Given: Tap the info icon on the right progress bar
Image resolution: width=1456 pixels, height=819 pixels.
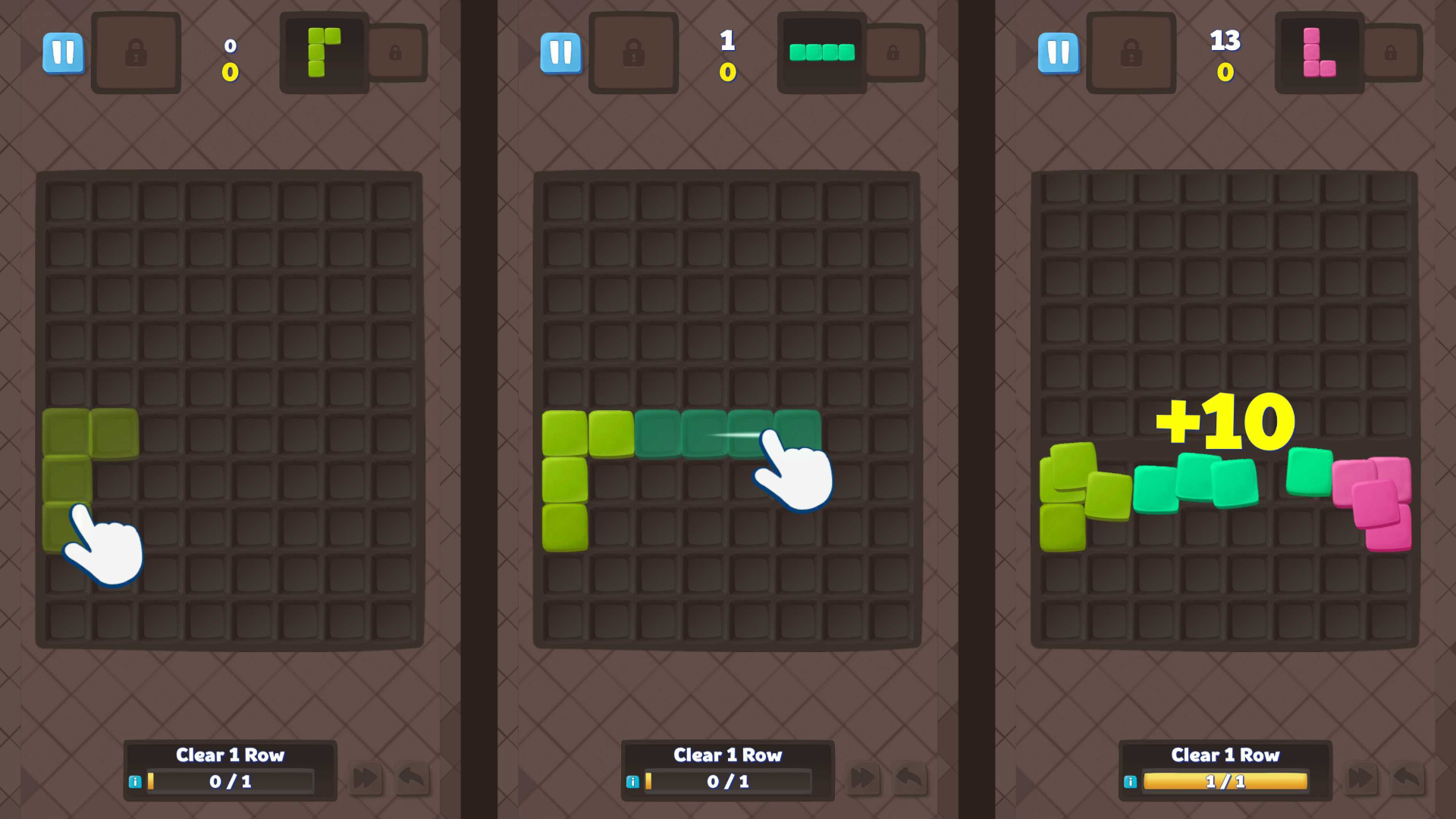Looking at the screenshot, I should 1132,781.
